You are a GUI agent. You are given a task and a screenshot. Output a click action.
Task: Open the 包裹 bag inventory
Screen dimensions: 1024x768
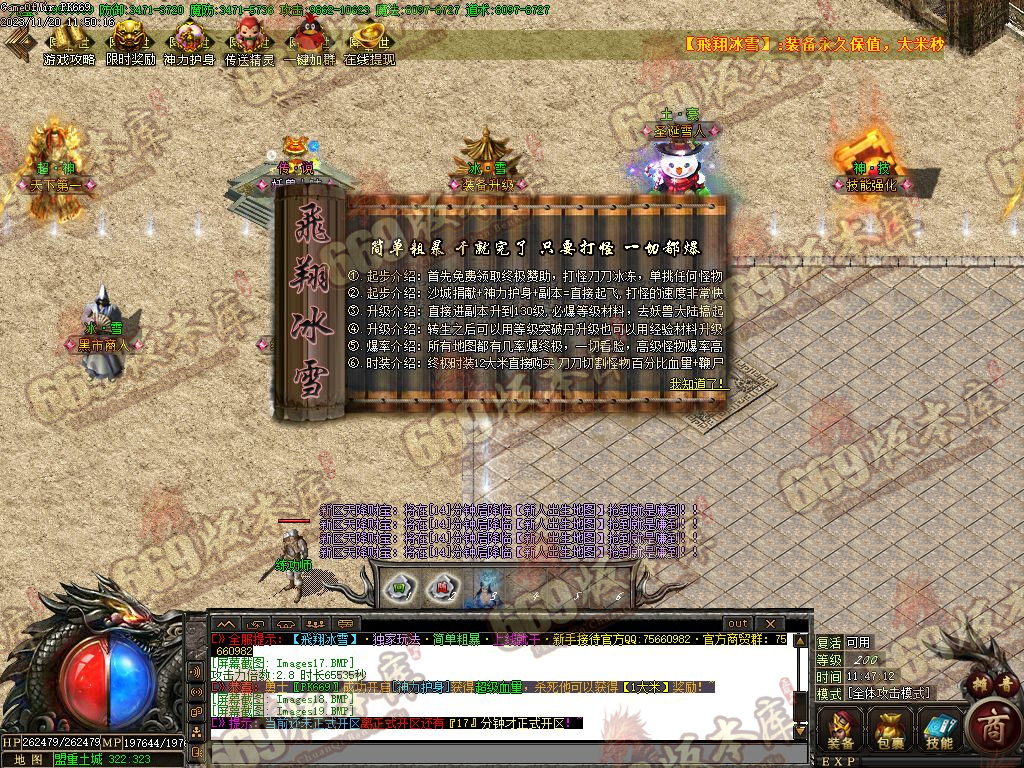pos(890,728)
